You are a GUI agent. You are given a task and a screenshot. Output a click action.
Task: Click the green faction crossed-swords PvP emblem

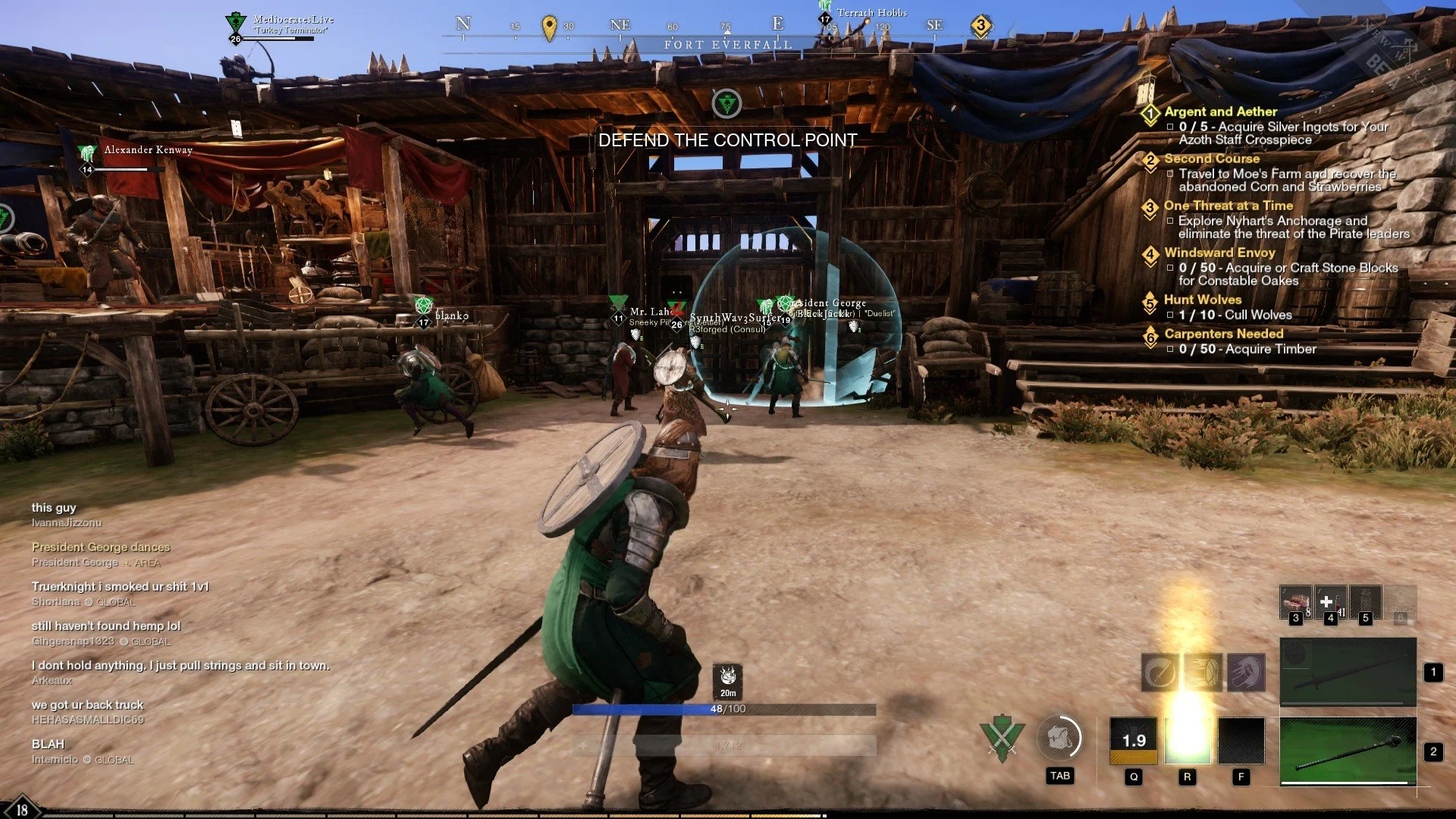coord(1001,738)
